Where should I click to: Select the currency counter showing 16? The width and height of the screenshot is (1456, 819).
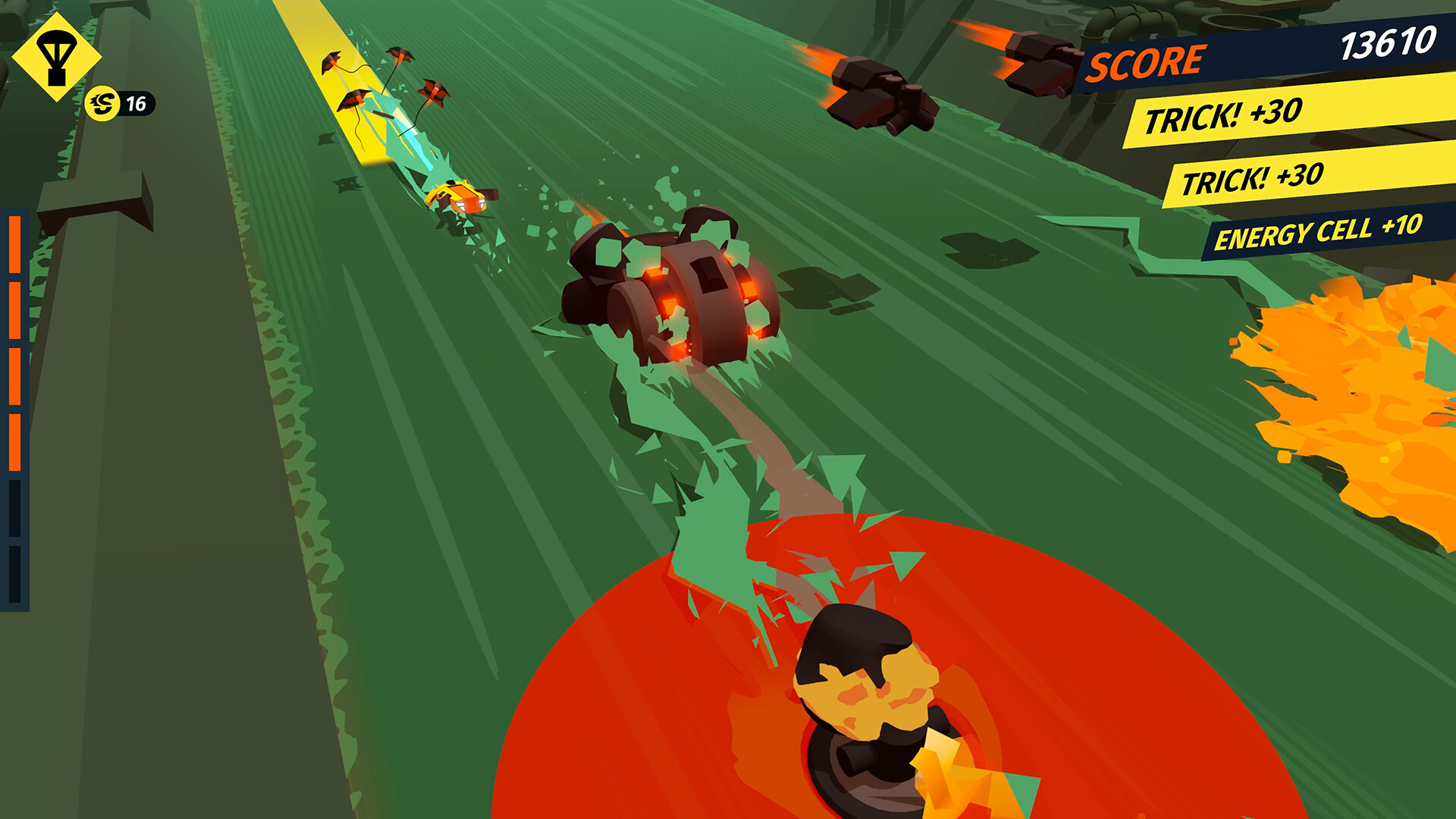136,104
